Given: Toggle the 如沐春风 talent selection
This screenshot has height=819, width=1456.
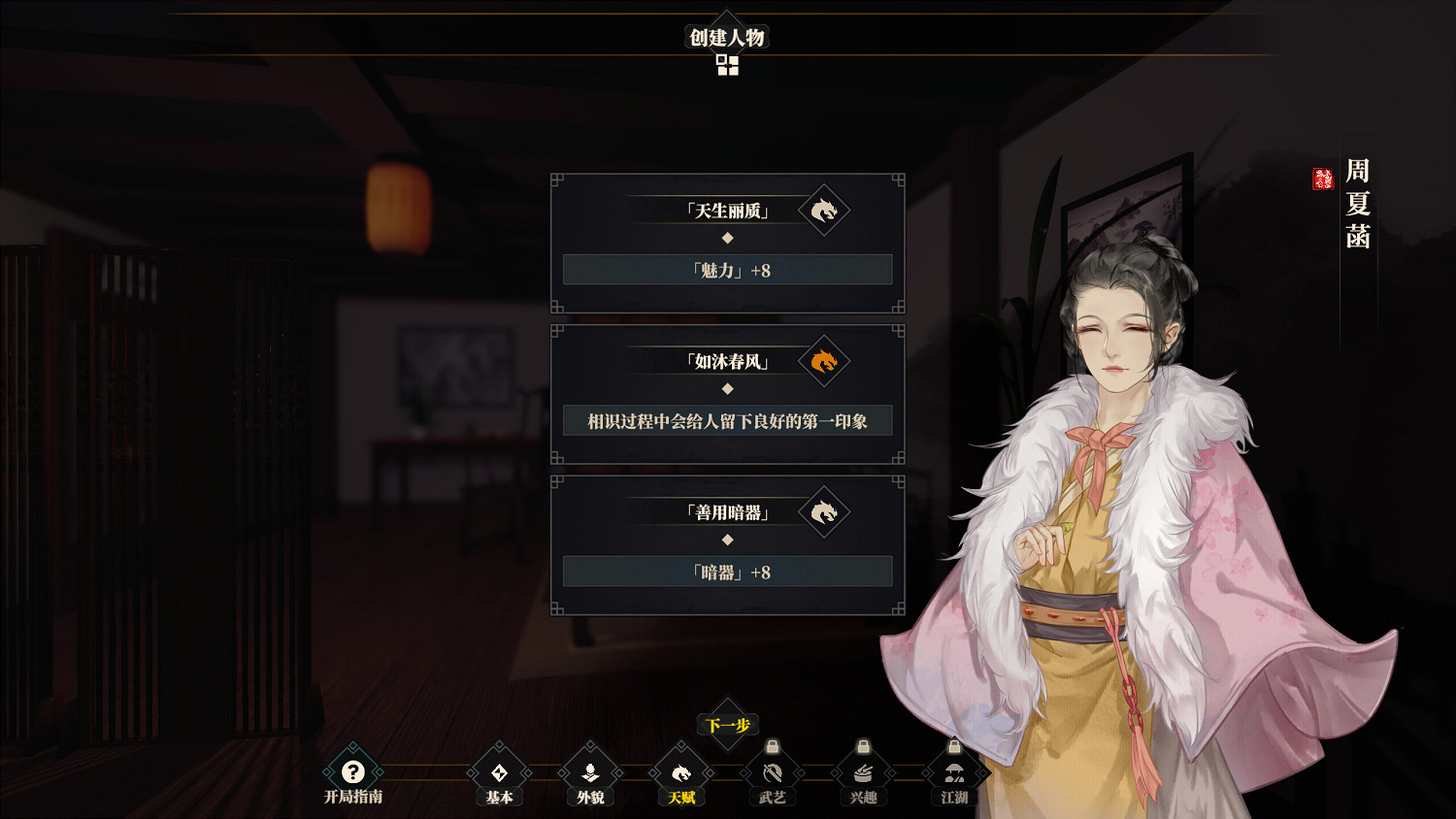Looking at the screenshot, I should click(727, 362).
